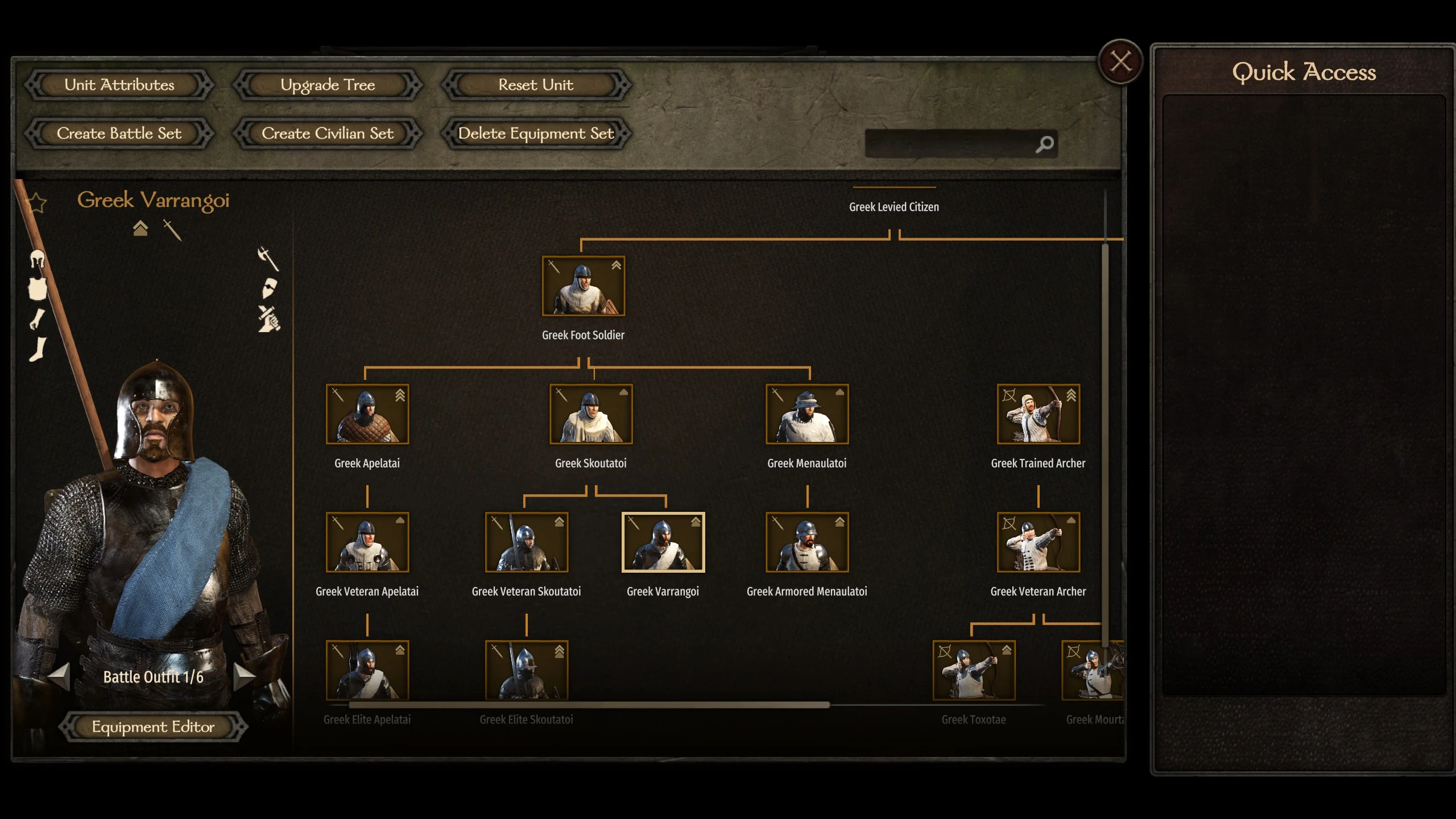Viewport: 1456px width, 819px height.
Task: Open the Greek Levied Citizen node
Action: click(894, 207)
